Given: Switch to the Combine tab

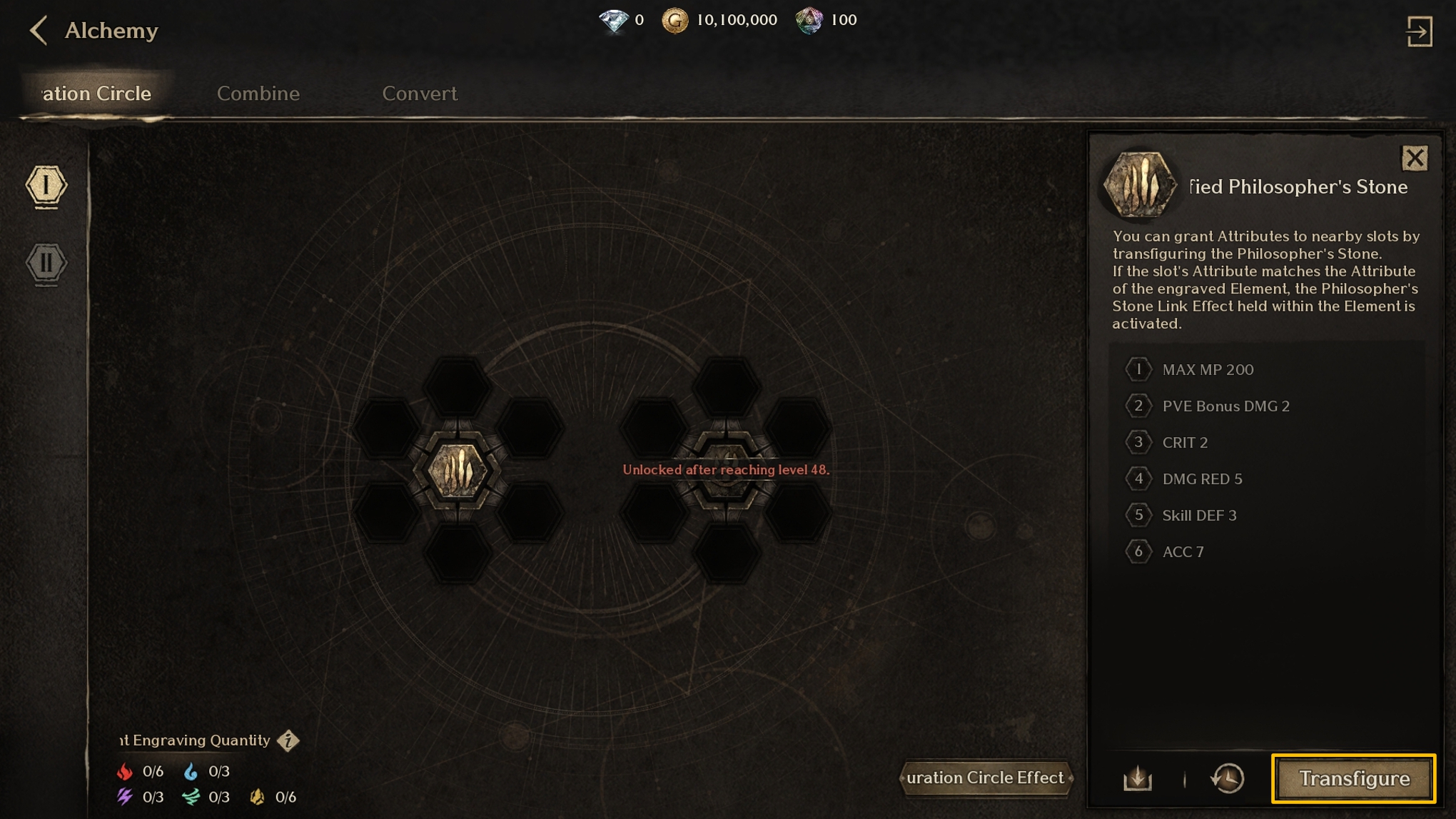Looking at the screenshot, I should 258,94.
